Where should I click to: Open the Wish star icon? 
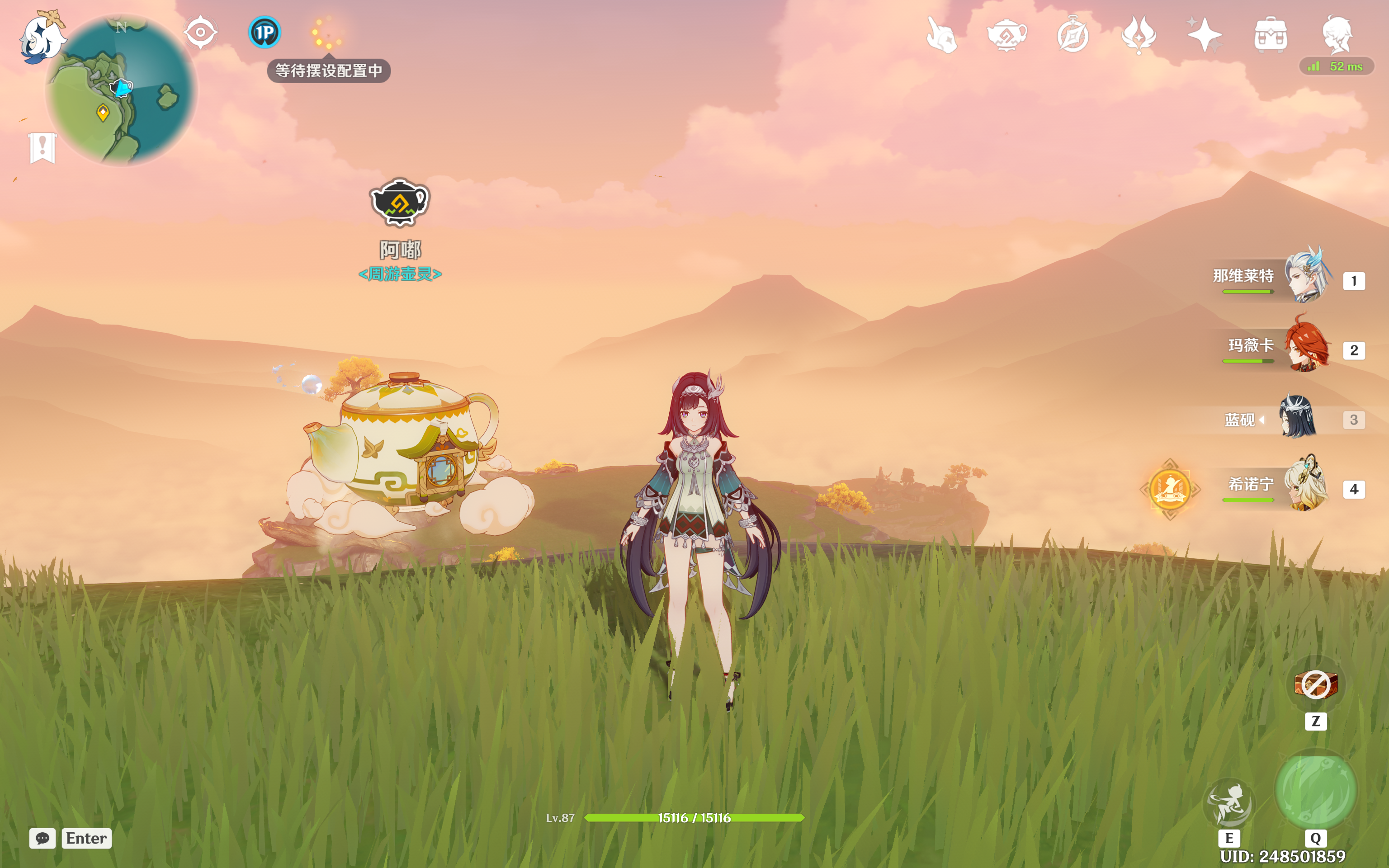(x=1204, y=36)
